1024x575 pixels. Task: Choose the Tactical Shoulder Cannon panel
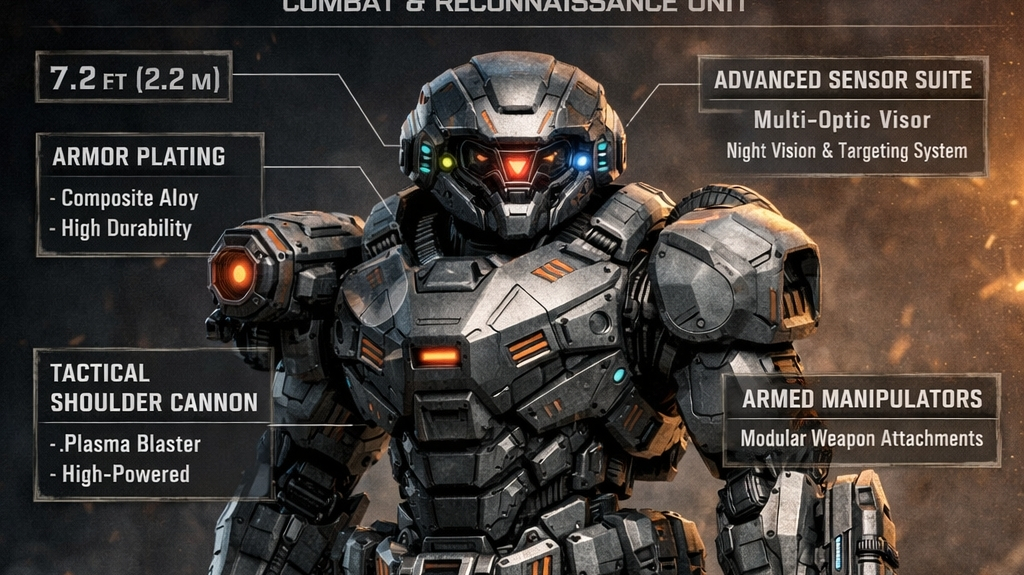(153, 423)
